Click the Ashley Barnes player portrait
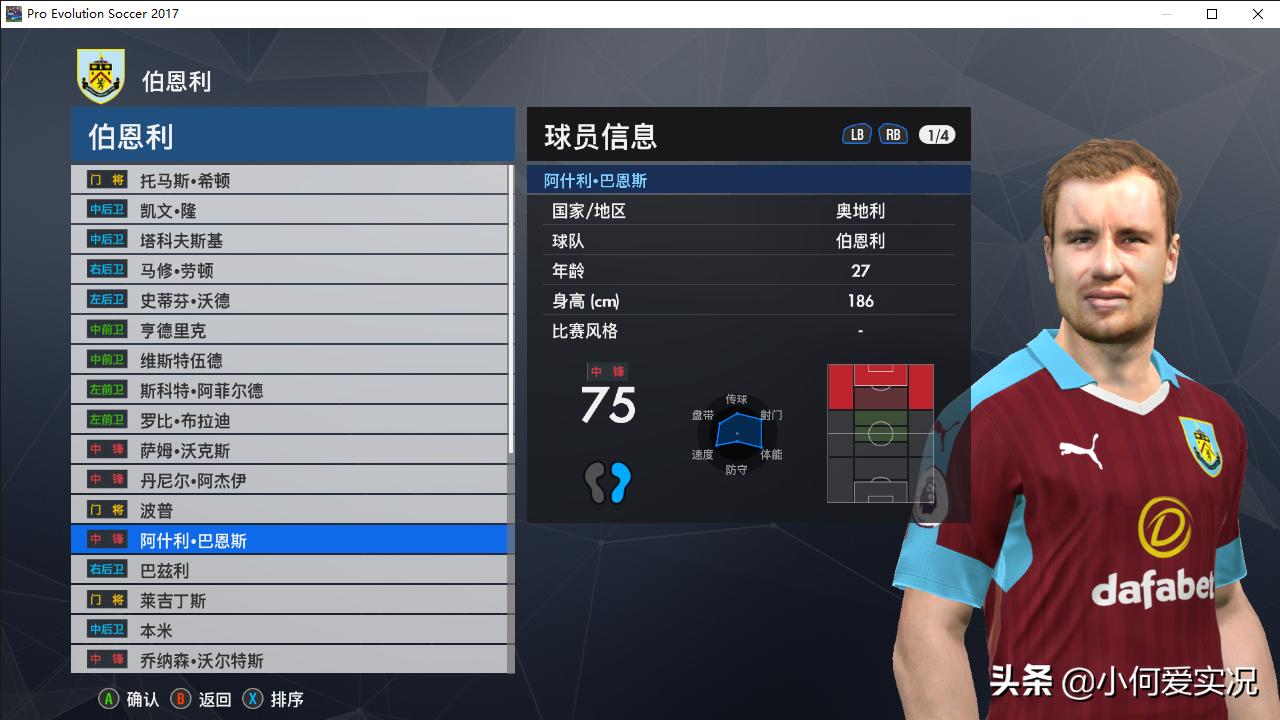The height and width of the screenshot is (720, 1280). [1110, 300]
